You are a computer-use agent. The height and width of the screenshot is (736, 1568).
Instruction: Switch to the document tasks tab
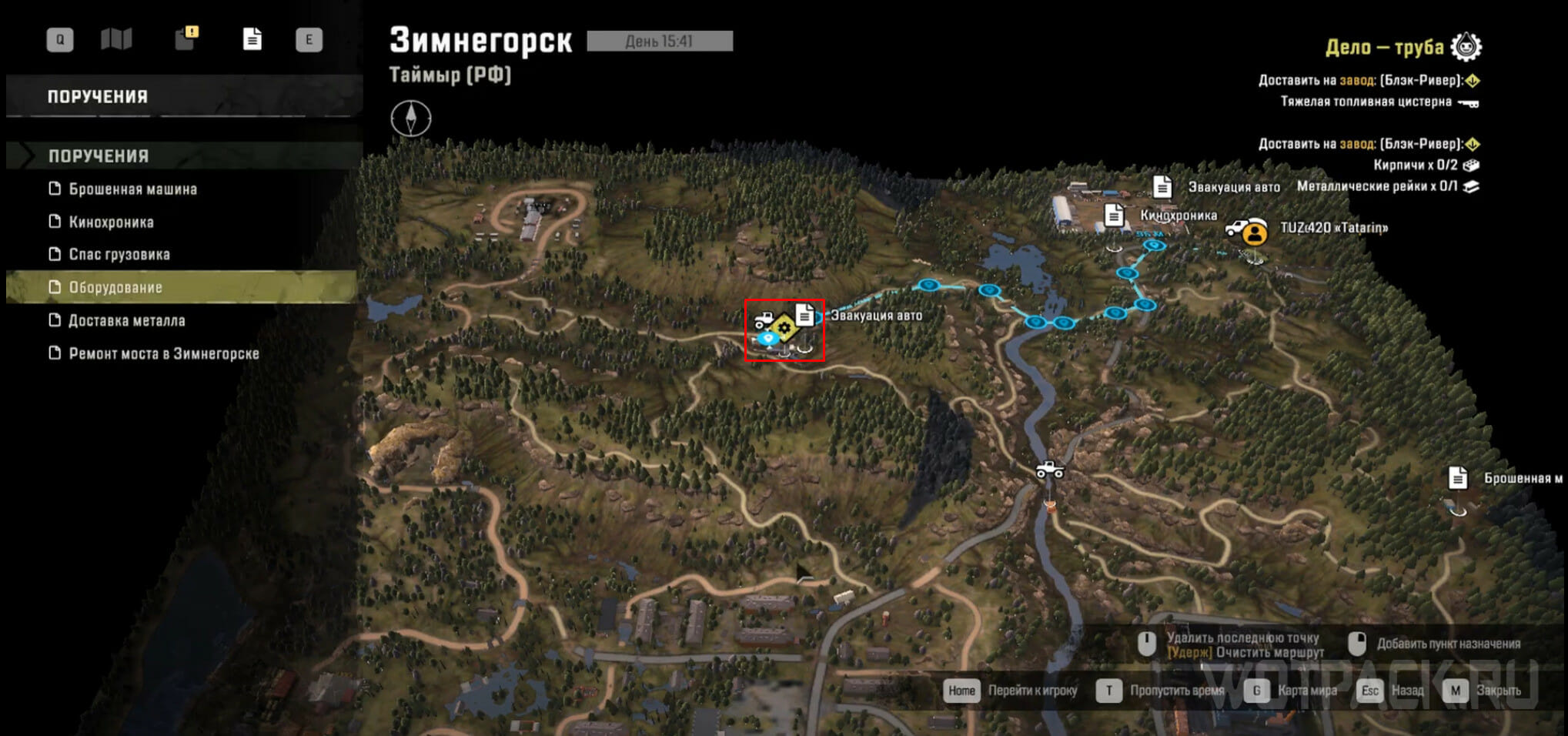point(252,39)
